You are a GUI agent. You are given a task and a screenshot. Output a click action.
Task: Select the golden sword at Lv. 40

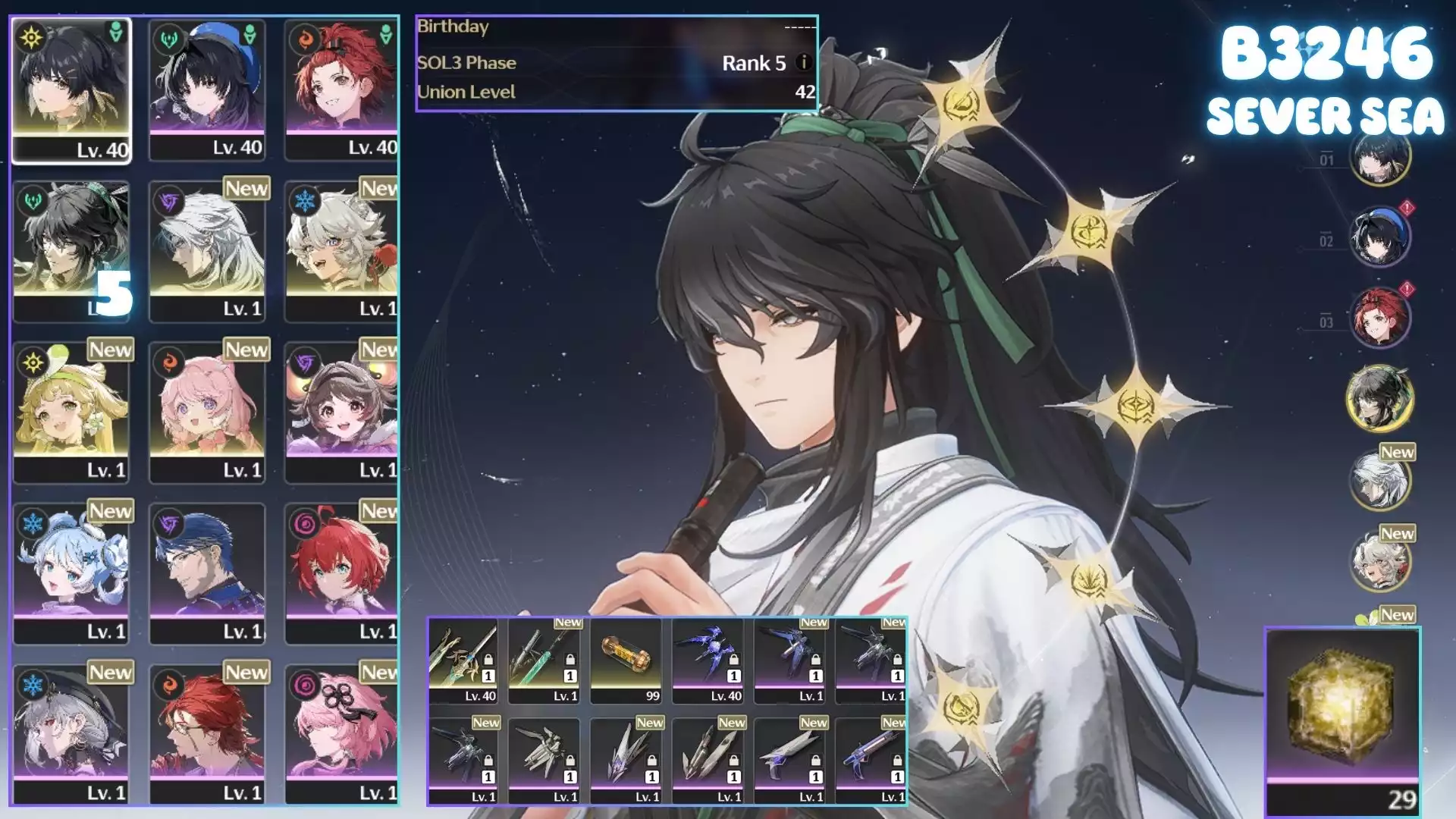(x=463, y=661)
